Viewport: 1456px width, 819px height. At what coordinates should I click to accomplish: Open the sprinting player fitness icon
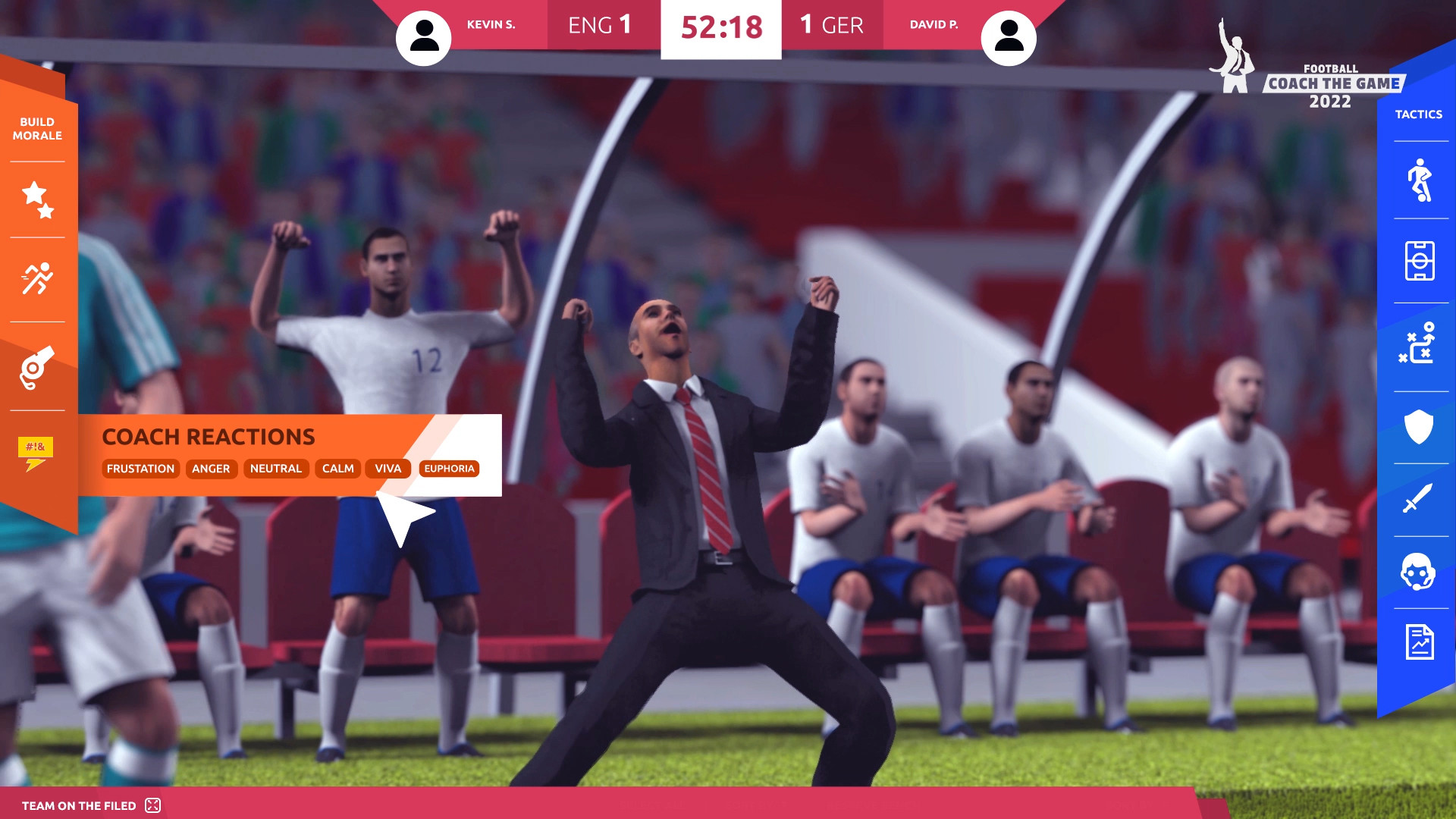click(x=36, y=278)
